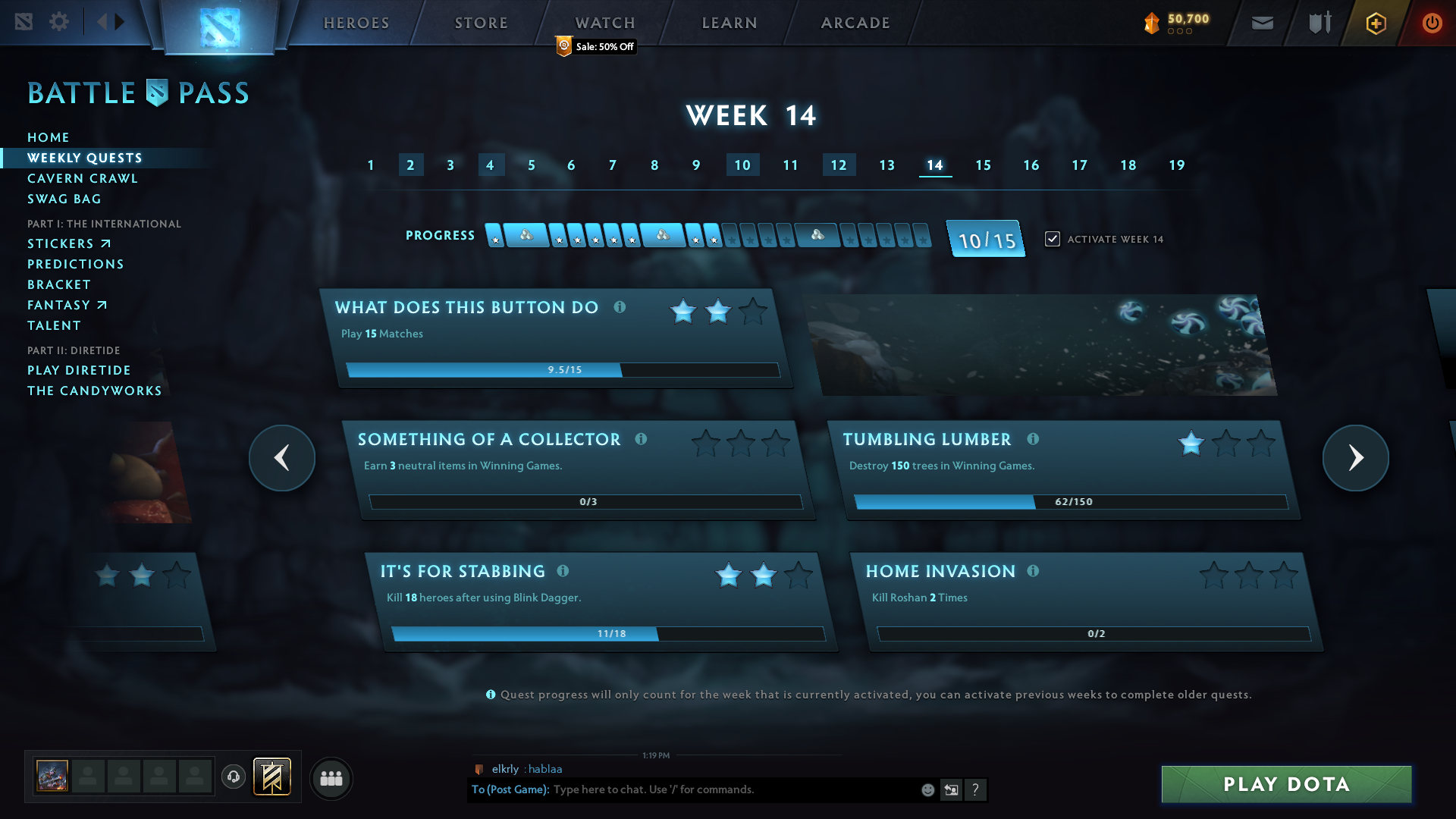
Task: Open the mail inbox icon
Action: [1262, 23]
